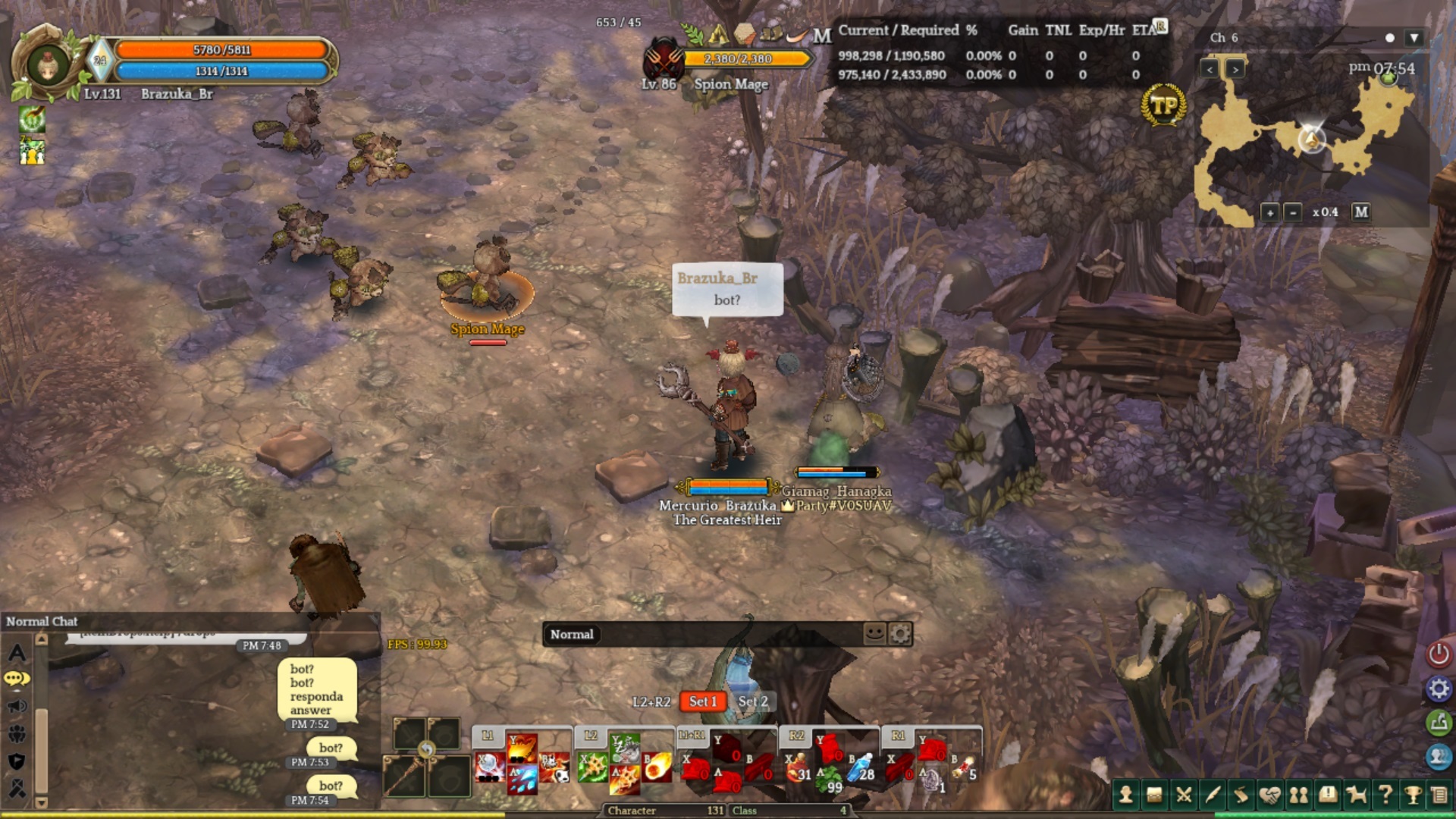
Task: Open the full map with the M button
Action: pyautogui.click(x=1361, y=212)
